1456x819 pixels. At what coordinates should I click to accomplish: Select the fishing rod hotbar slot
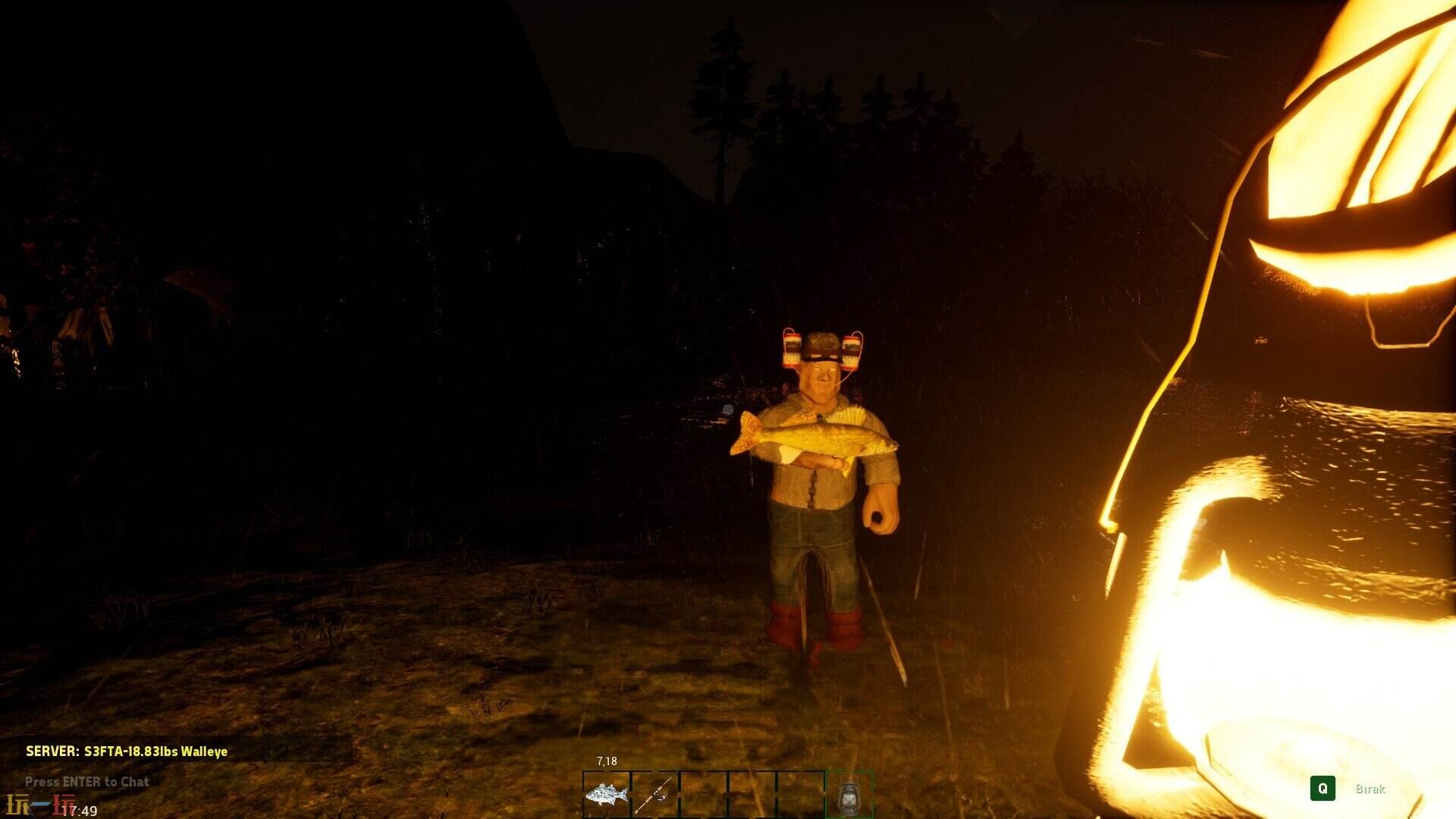655,794
